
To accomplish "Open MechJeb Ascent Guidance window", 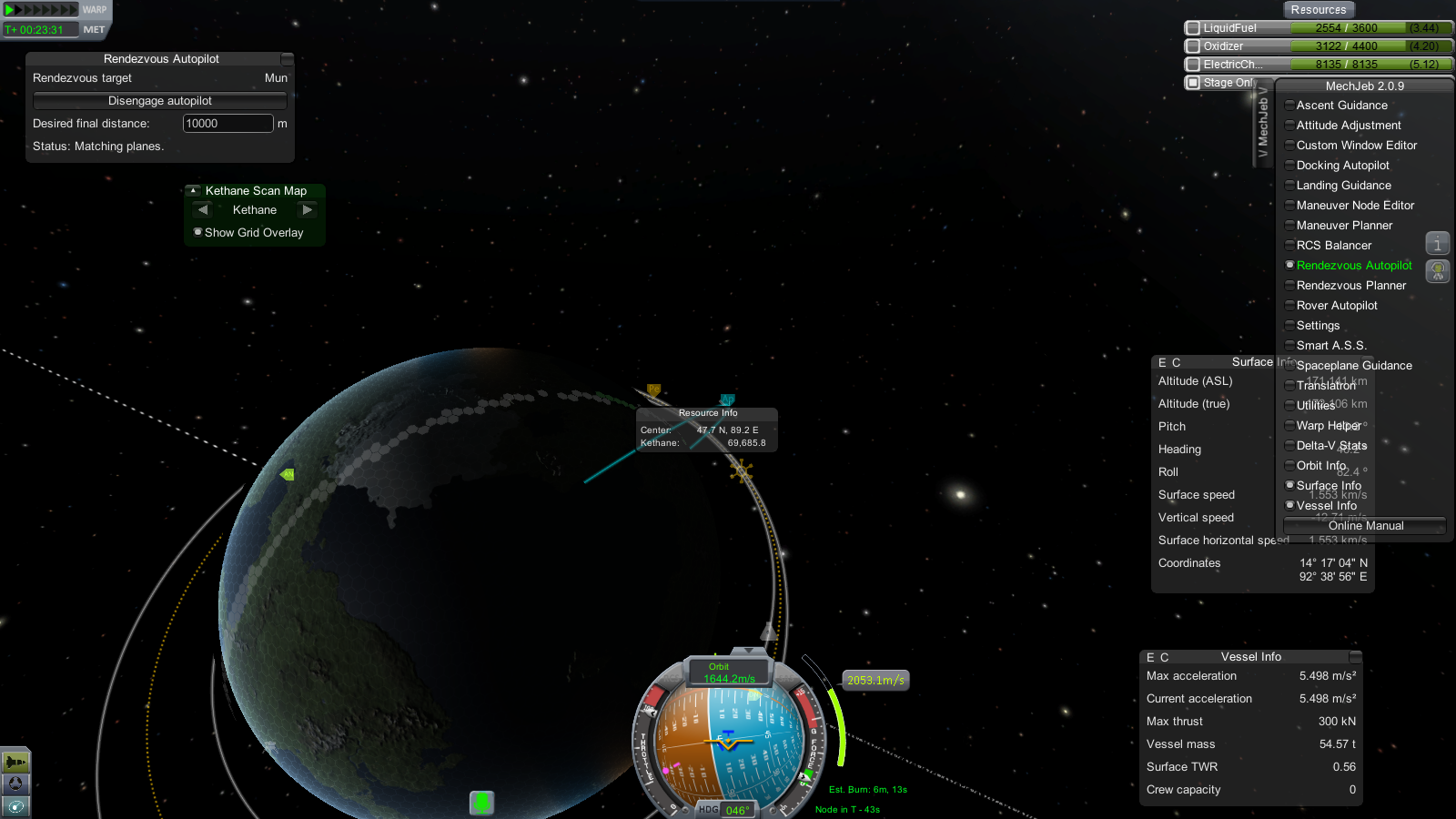I will coord(1341,106).
